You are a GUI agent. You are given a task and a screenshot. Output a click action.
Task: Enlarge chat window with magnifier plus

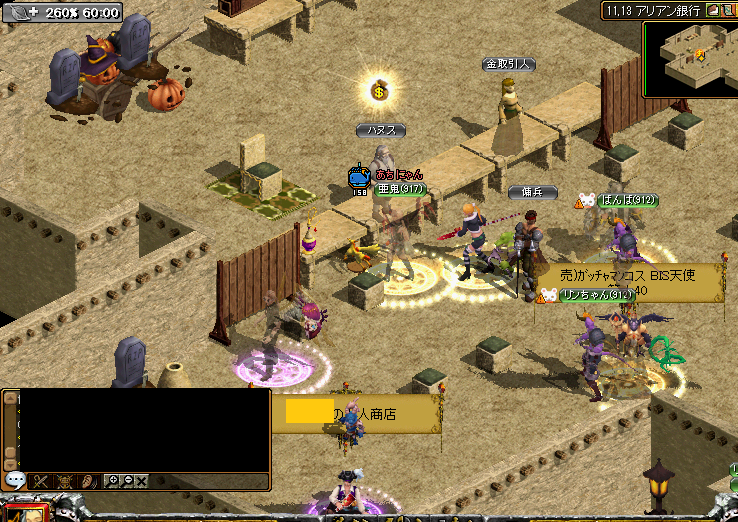113,481
